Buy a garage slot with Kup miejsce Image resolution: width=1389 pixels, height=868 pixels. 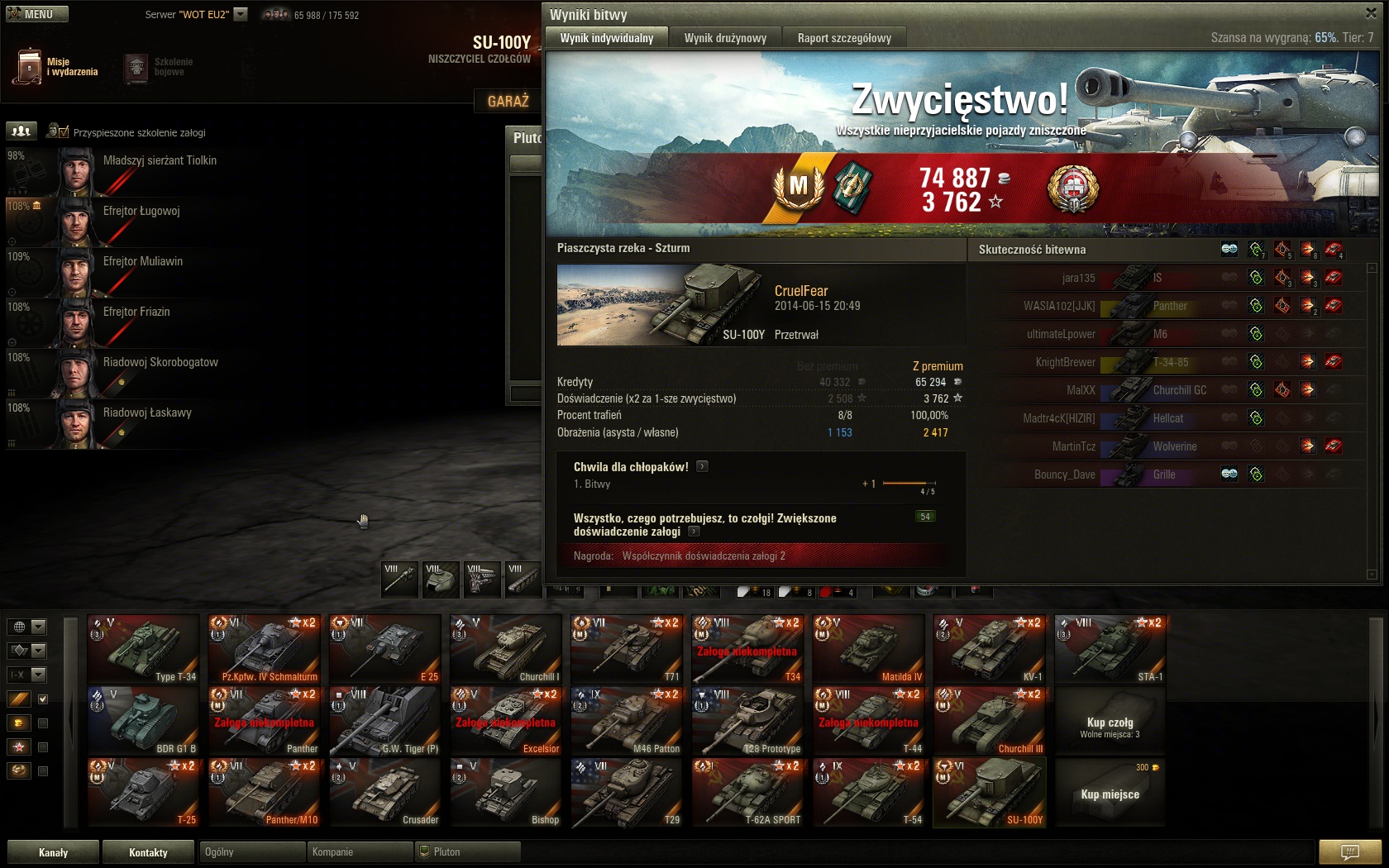pos(1110,794)
